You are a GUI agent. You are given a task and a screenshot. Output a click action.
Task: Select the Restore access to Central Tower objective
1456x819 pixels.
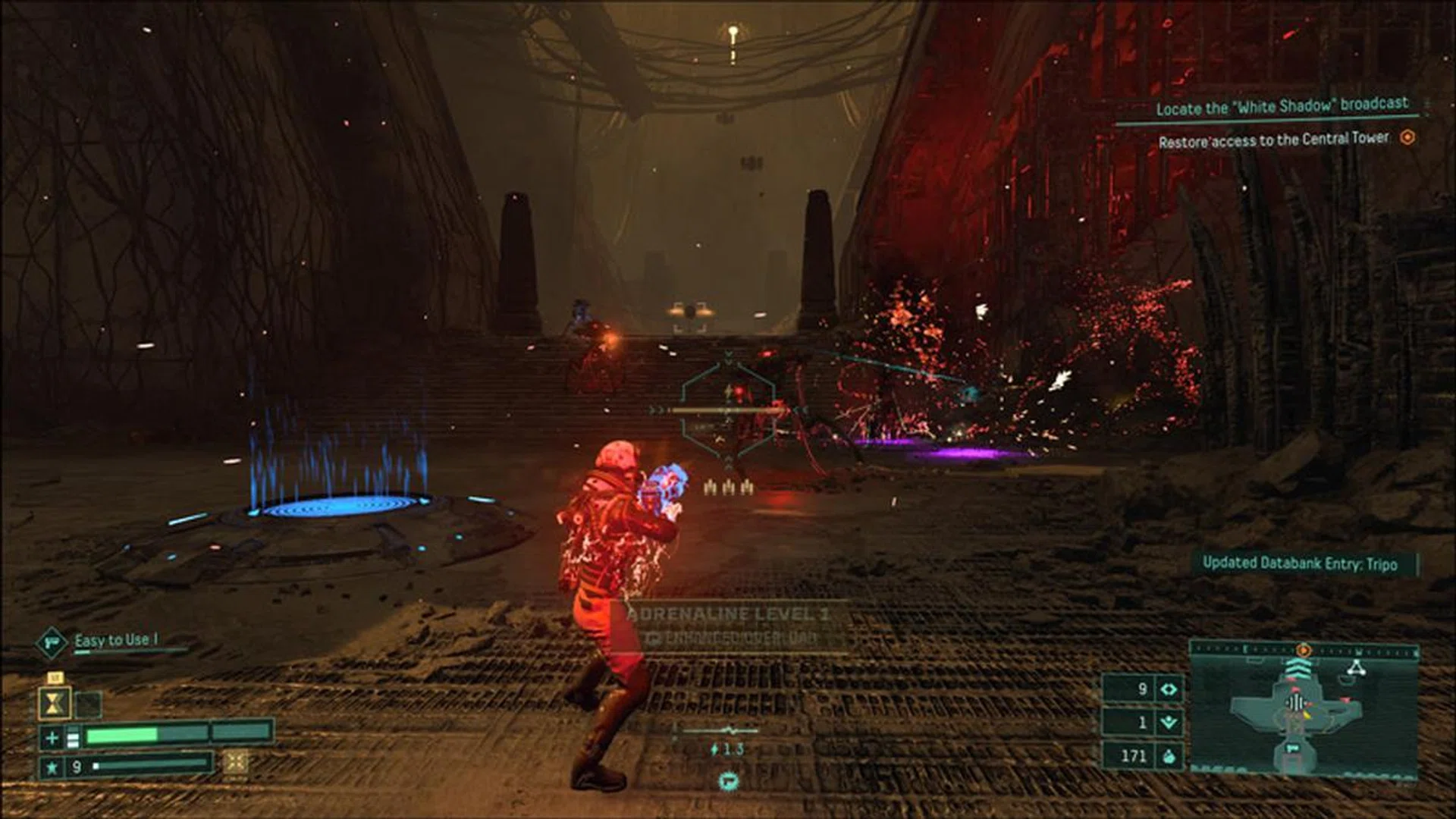coord(1273,140)
